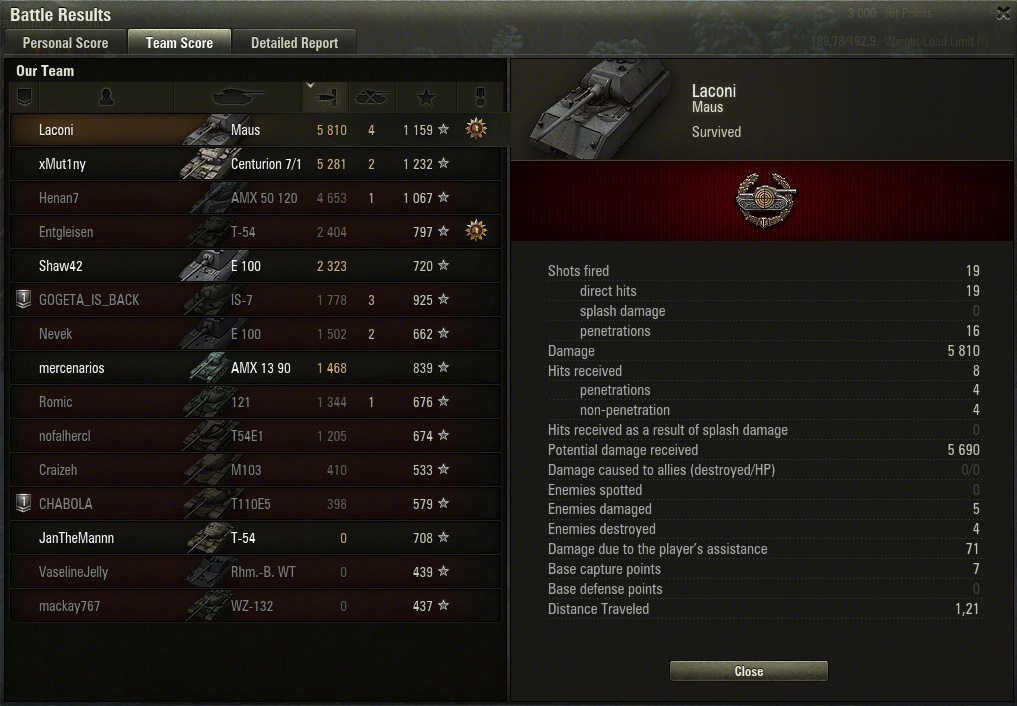This screenshot has height=706, width=1017.
Task: Click the Close button
Action: (x=748, y=671)
